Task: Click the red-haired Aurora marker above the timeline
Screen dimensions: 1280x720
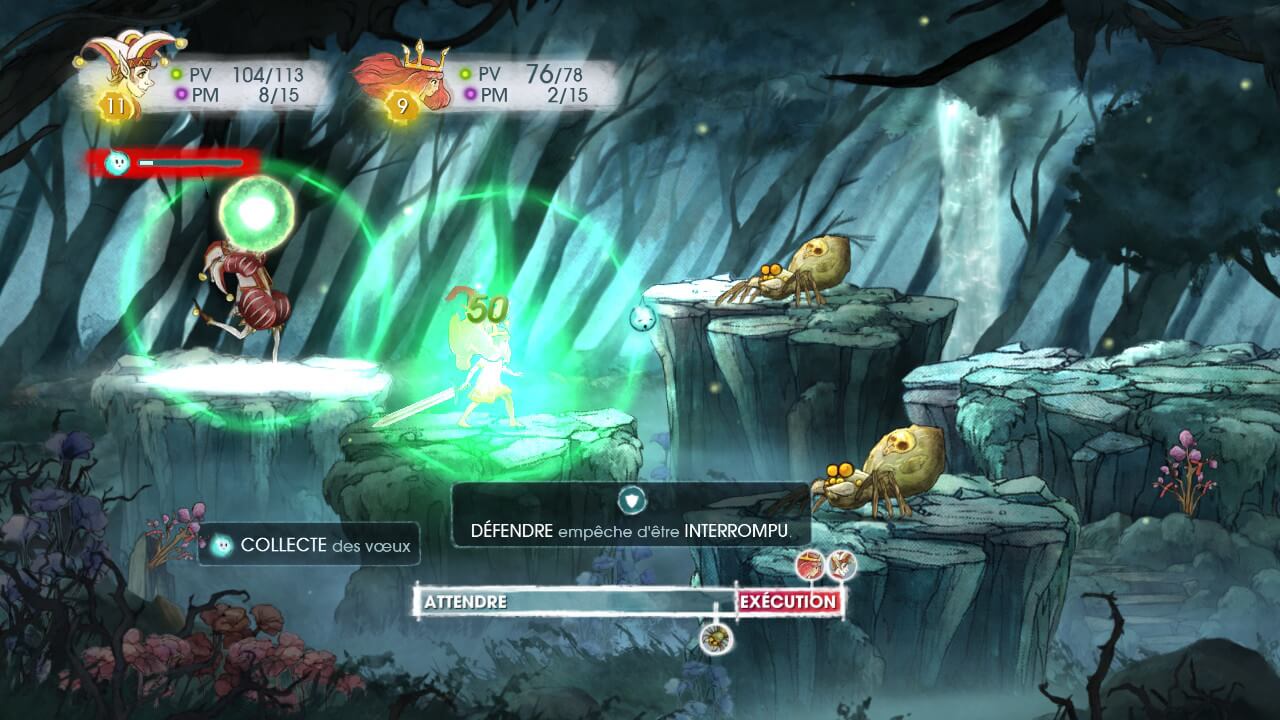Action: click(811, 566)
